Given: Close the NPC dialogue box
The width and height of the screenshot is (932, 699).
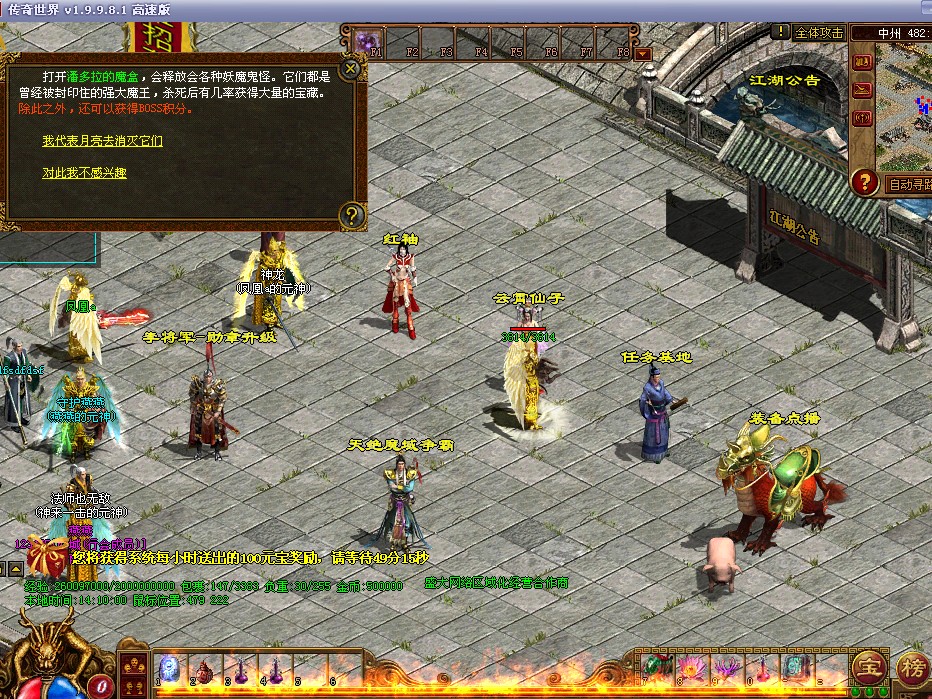Looking at the screenshot, I should 350,69.
